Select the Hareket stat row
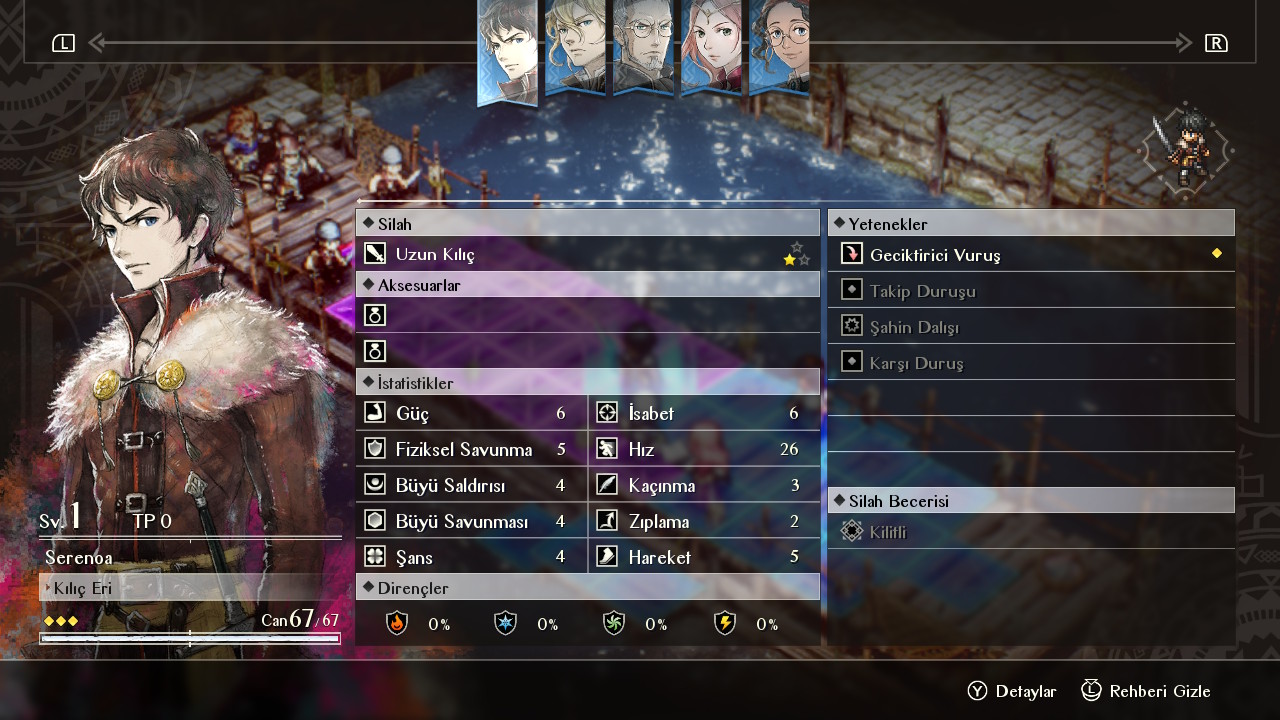1280x720 pixels. pyautogui.click(x=703, y=557)
